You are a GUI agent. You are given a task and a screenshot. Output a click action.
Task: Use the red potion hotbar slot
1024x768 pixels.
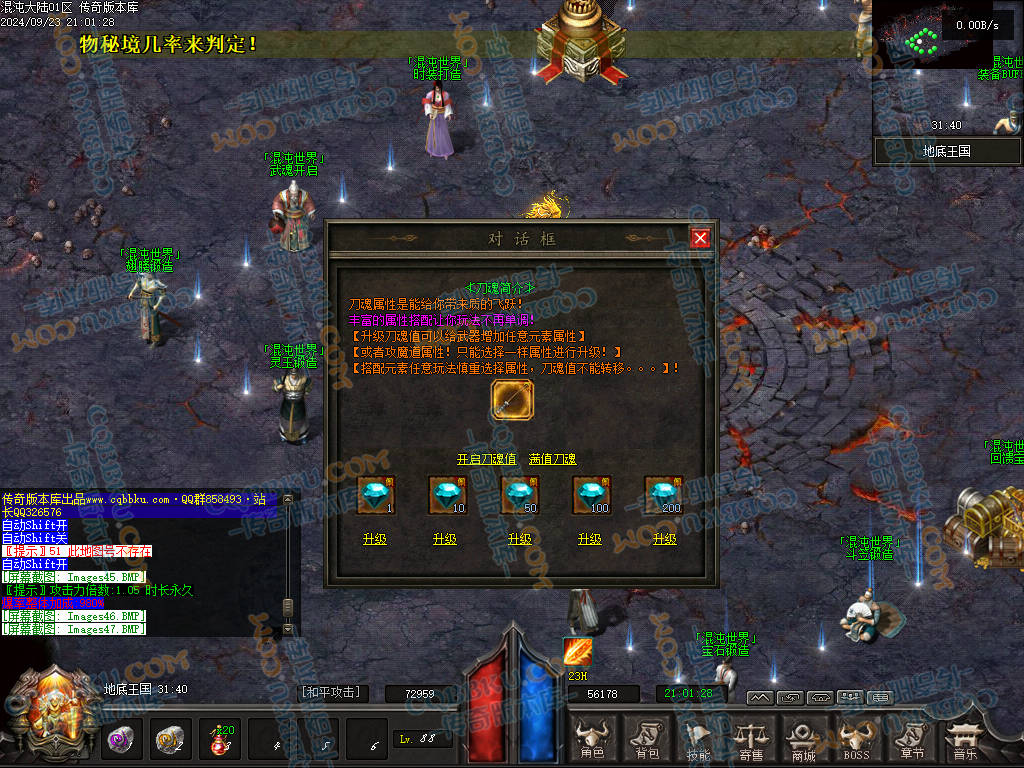click(219, 739)
